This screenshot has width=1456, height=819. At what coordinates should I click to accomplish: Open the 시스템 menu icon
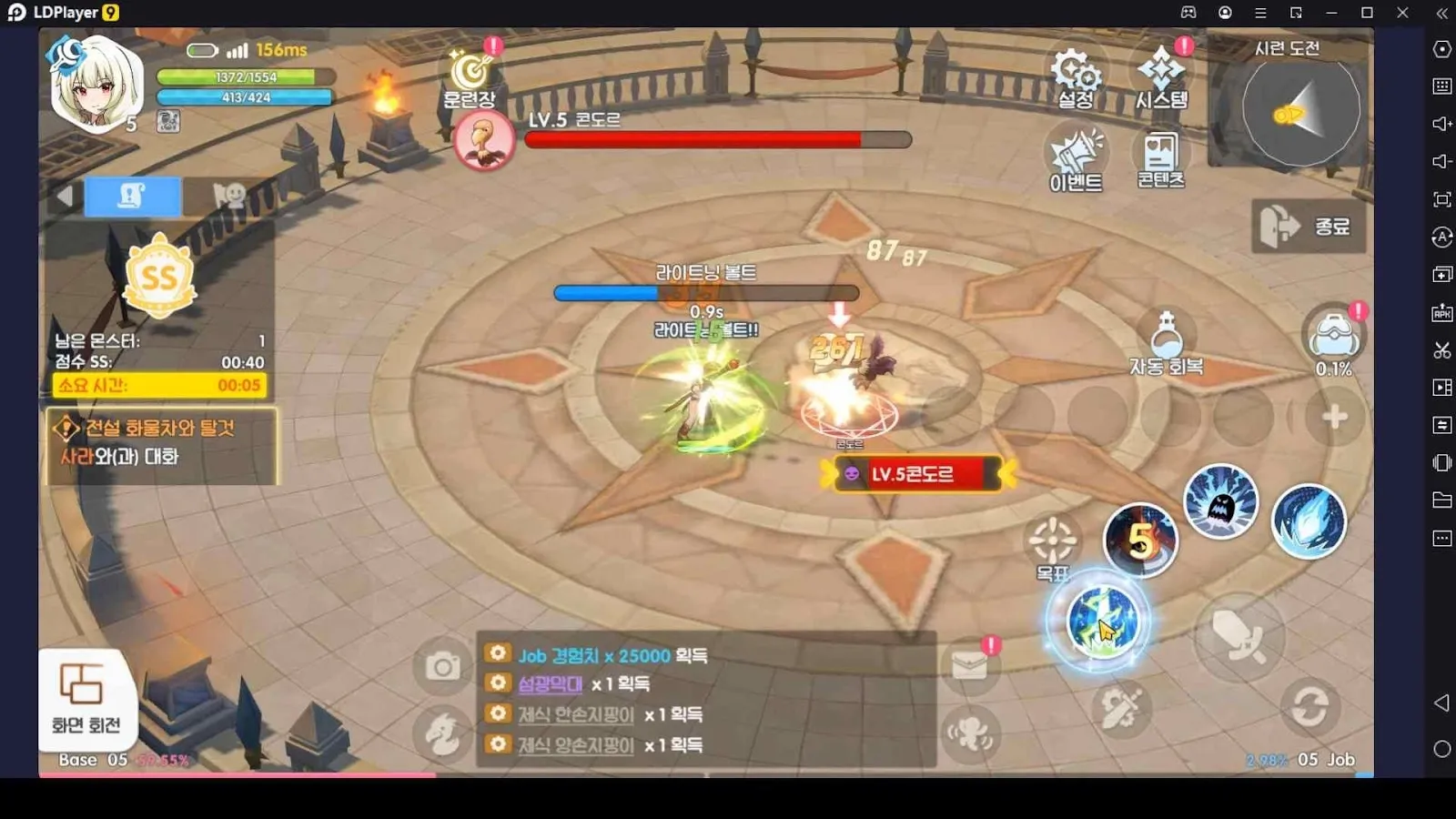1162,70
